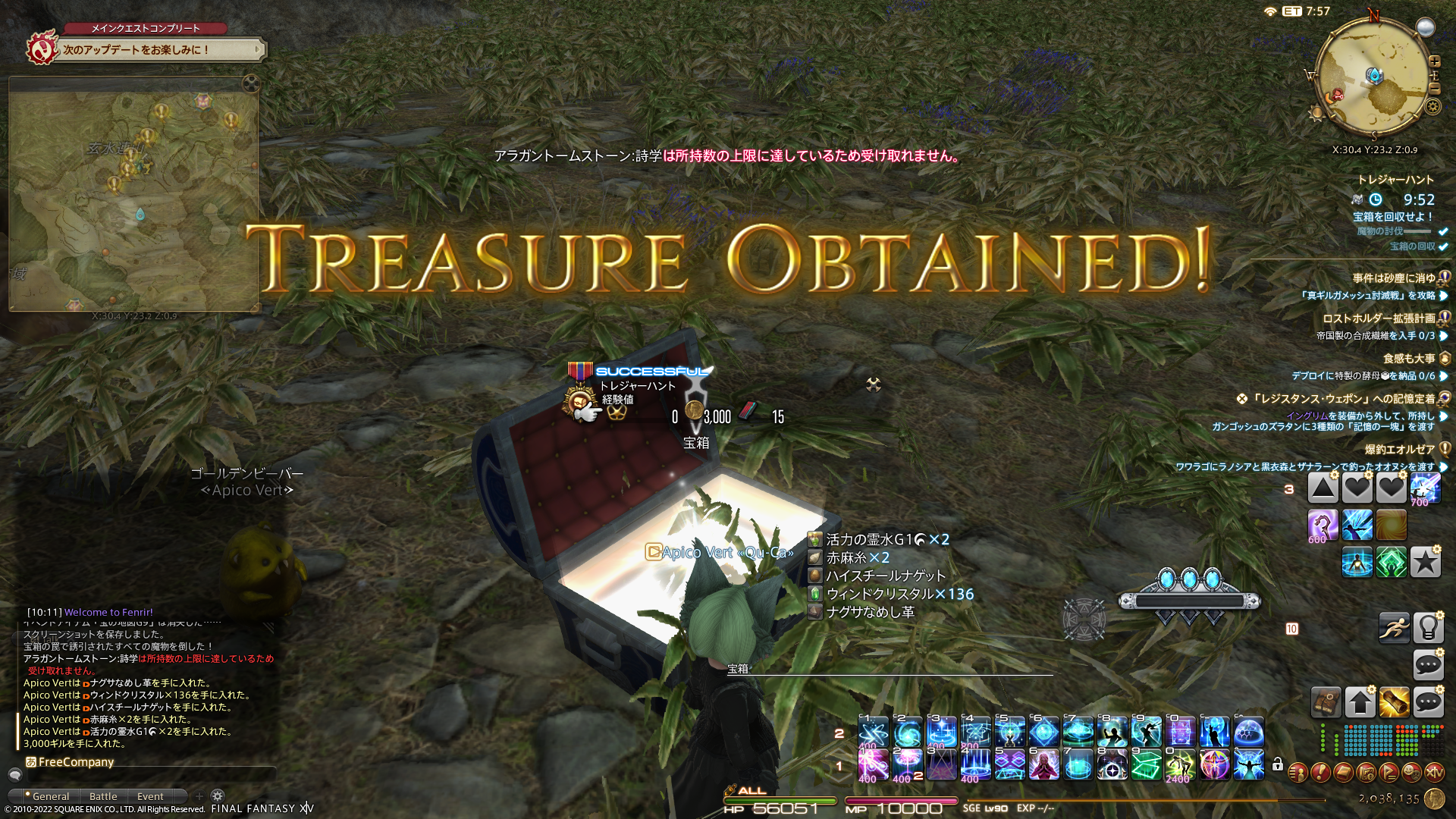Image resolution: width=1456 pixels, height=819 pixels.
Task: Click the light bulb macro icon
Action: (x=1428, y=628)
